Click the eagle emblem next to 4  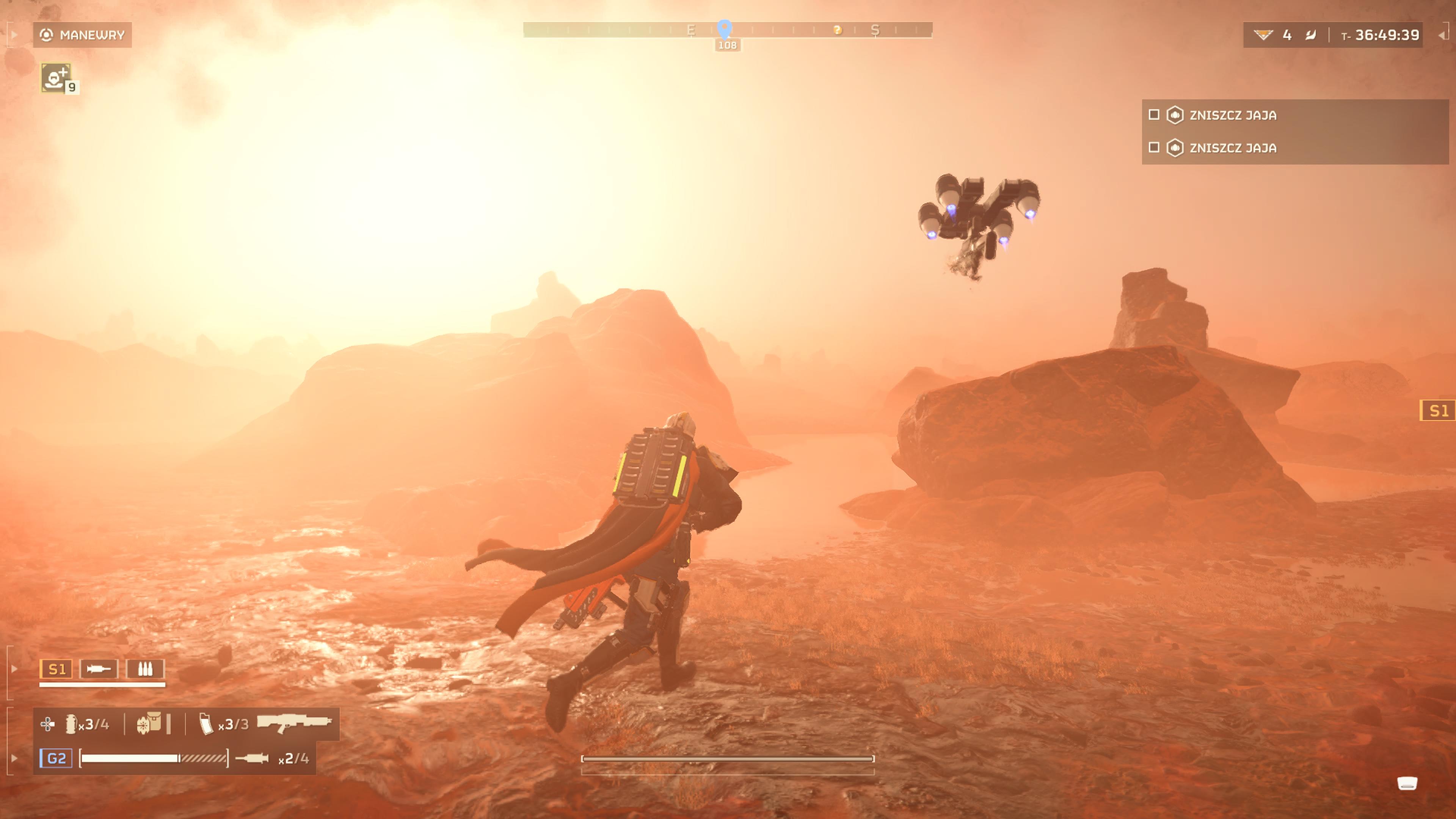tap(1263, 35)
